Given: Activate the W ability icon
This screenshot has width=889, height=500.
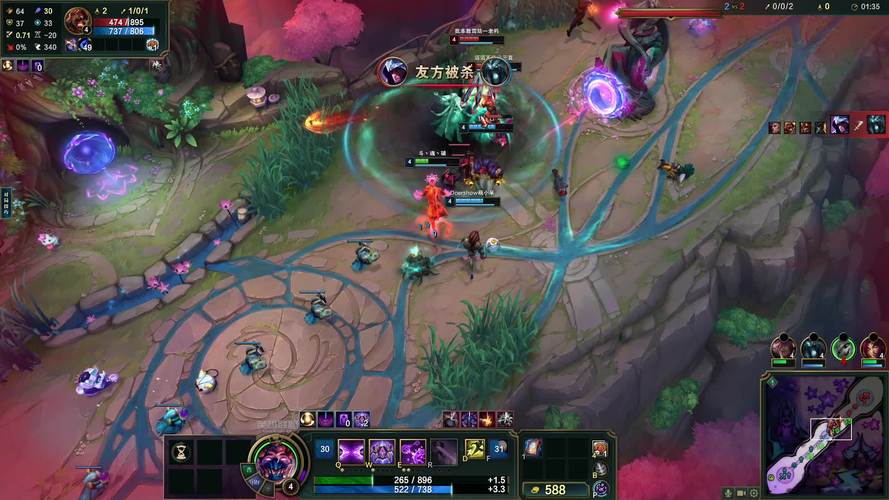Looking at the screenshot, I should coord(382,451).
